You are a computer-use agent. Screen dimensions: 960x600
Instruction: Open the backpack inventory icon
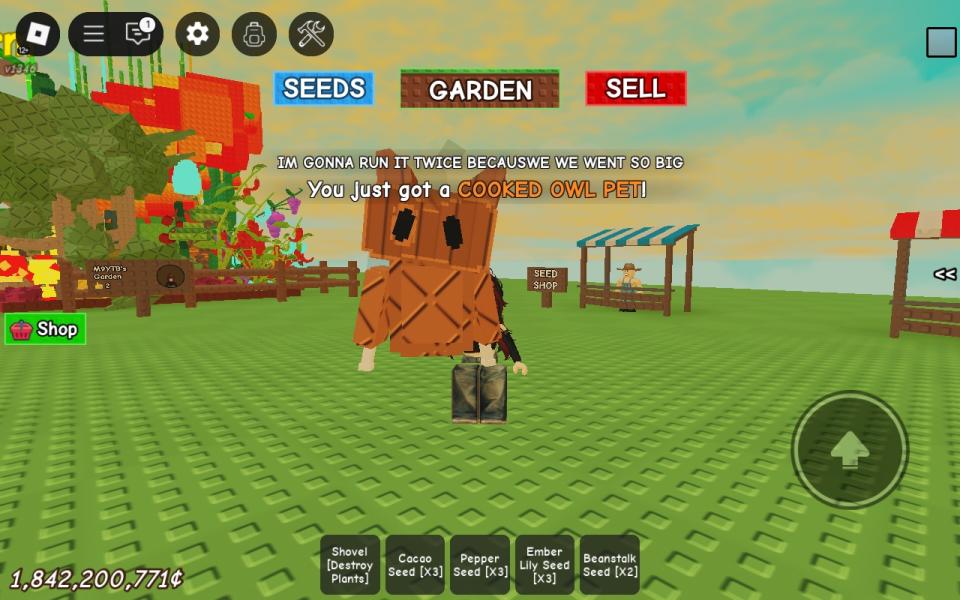pos(254,34)
